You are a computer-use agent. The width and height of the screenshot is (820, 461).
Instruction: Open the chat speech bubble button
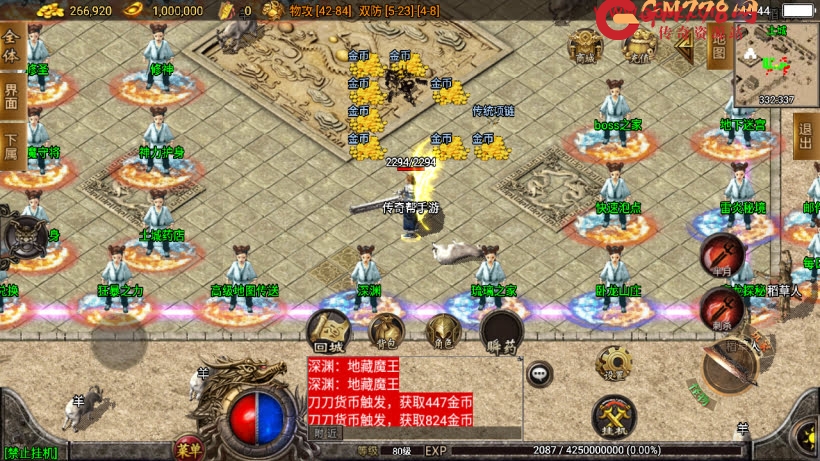tap(539, 374)
